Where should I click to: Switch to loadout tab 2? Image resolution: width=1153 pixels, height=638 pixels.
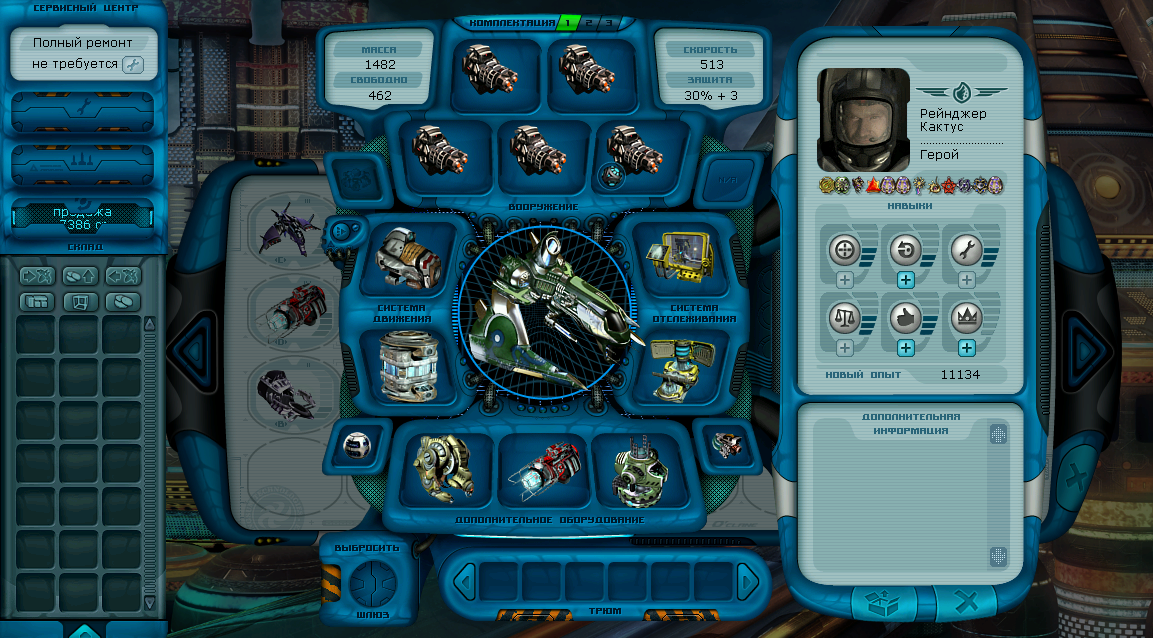[589, 22]
